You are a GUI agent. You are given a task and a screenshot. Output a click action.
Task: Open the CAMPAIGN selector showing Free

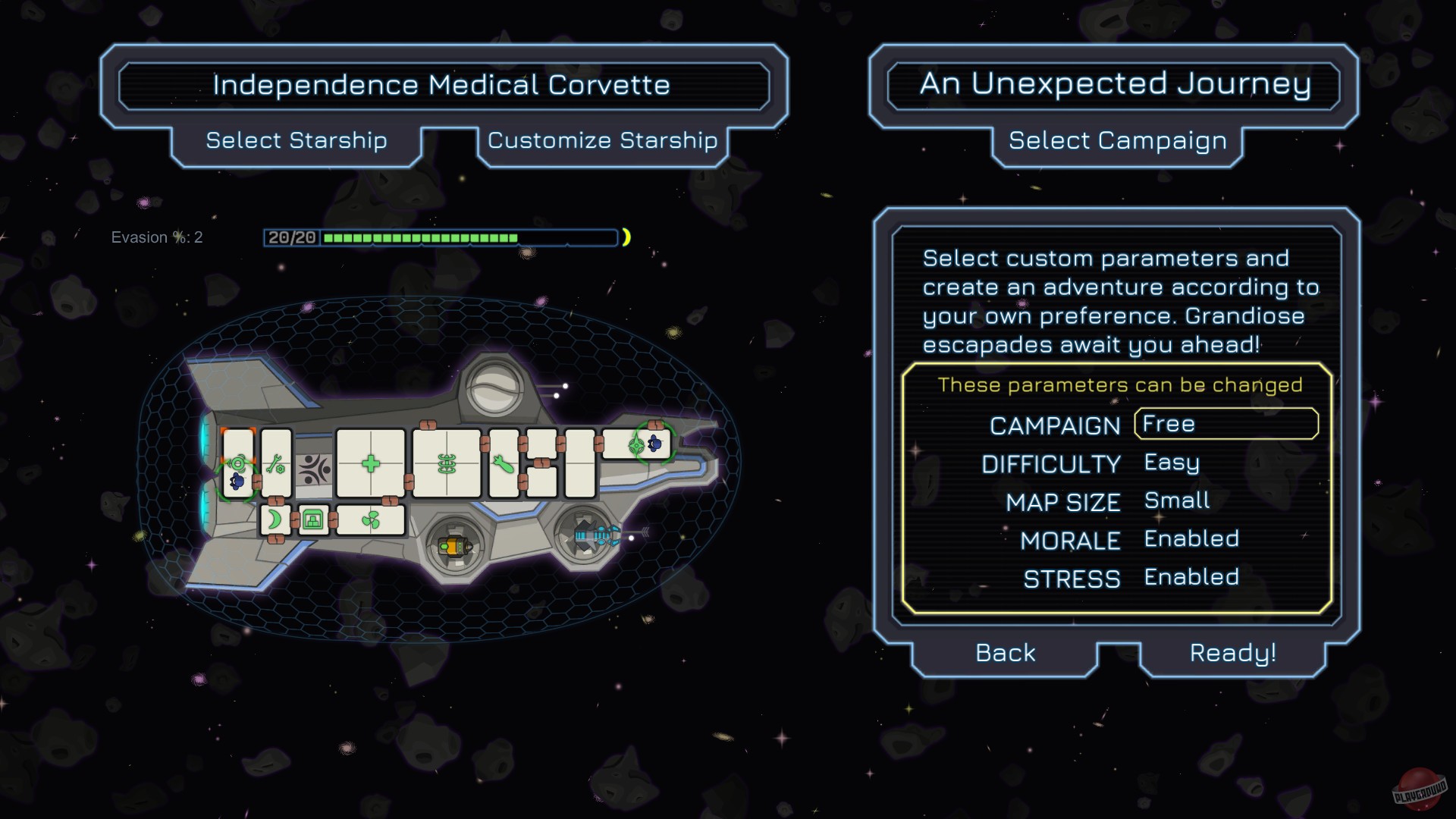[1225, 424]
